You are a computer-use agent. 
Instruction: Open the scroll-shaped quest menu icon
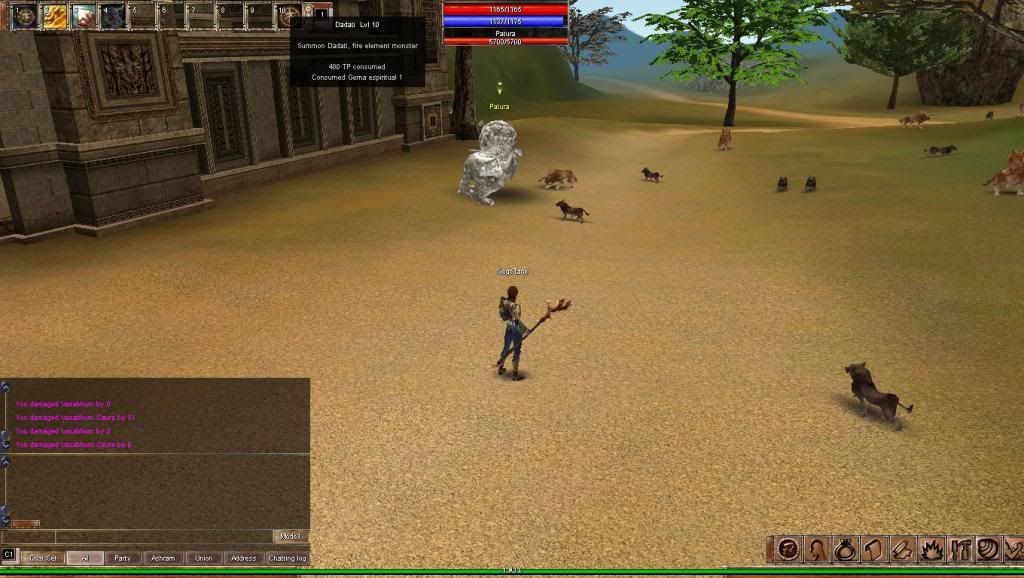[x=873, y=549]
